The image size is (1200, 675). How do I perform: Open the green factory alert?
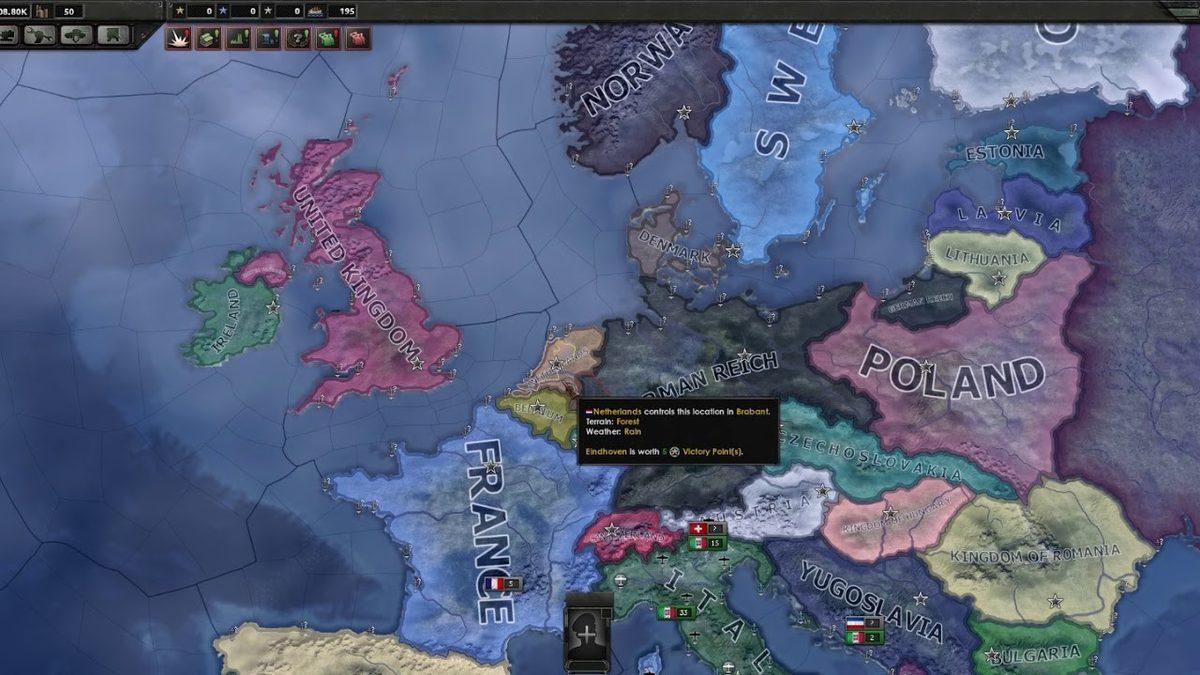(239, 38)
